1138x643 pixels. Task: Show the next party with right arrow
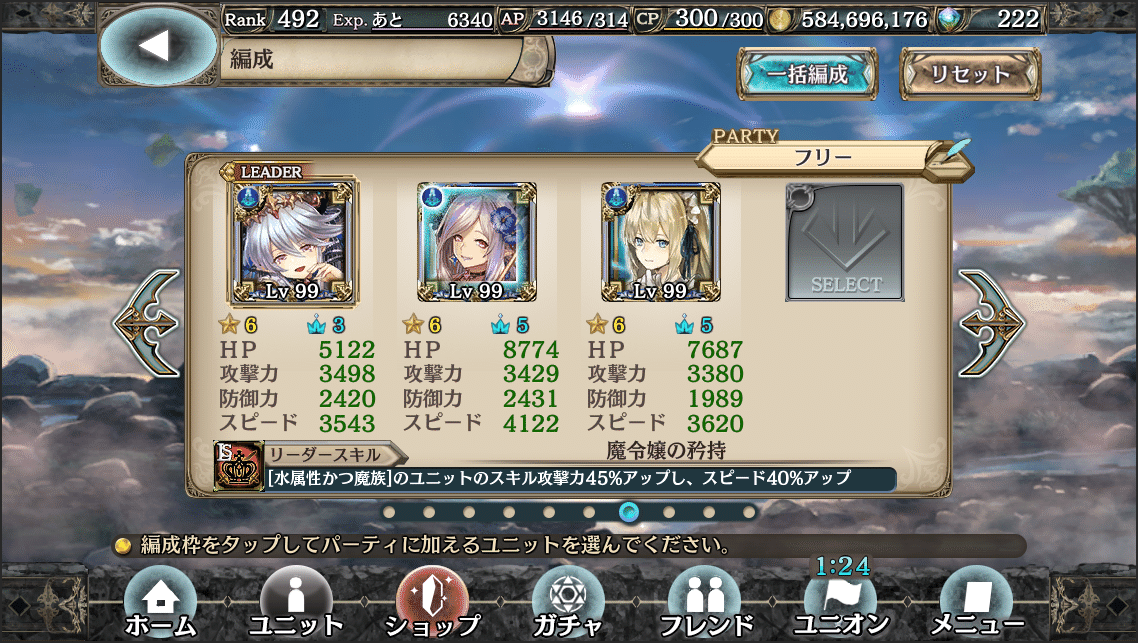[x=991, y=322]
